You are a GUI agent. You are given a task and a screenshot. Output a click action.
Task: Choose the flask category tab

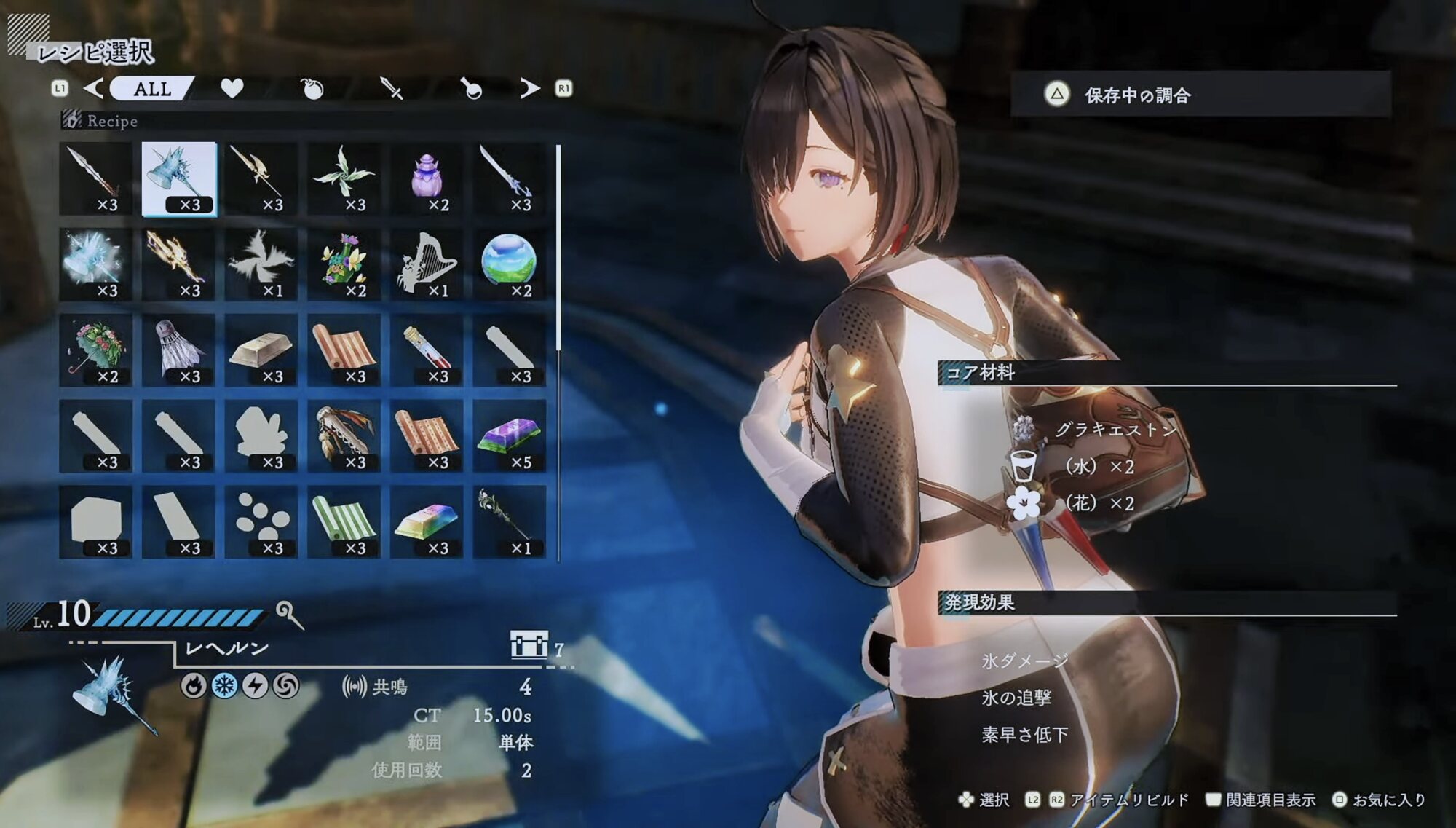[x=472, y=89]
